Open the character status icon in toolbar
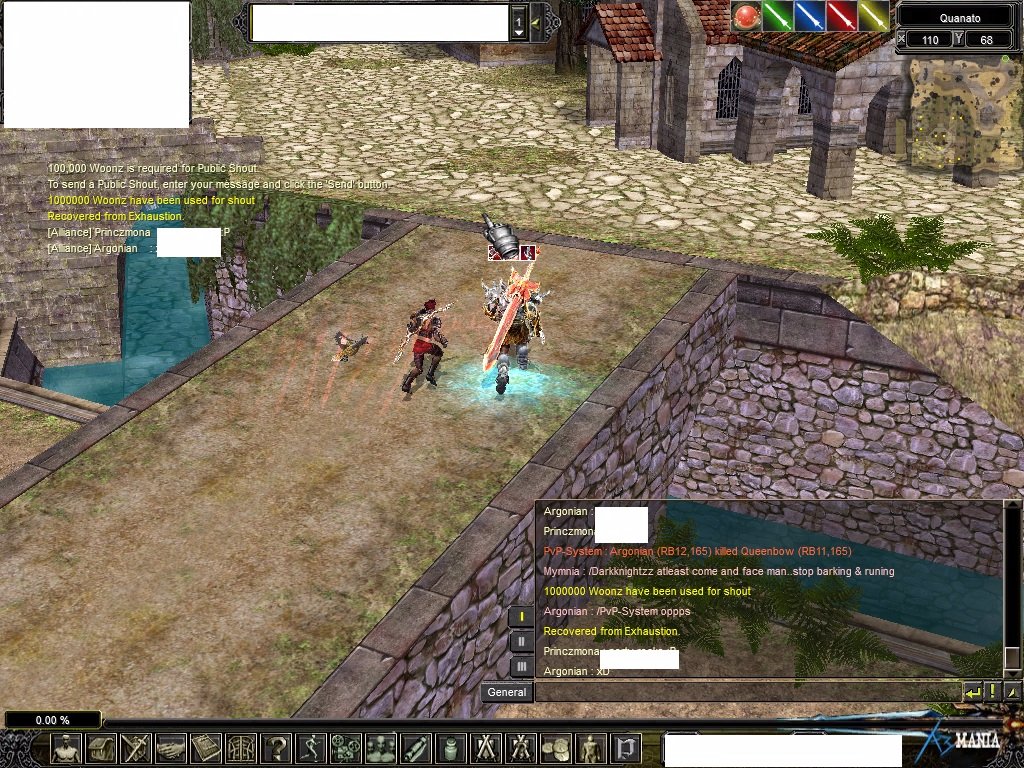The height and width of the screenshot is (768, 1024). 66,748
